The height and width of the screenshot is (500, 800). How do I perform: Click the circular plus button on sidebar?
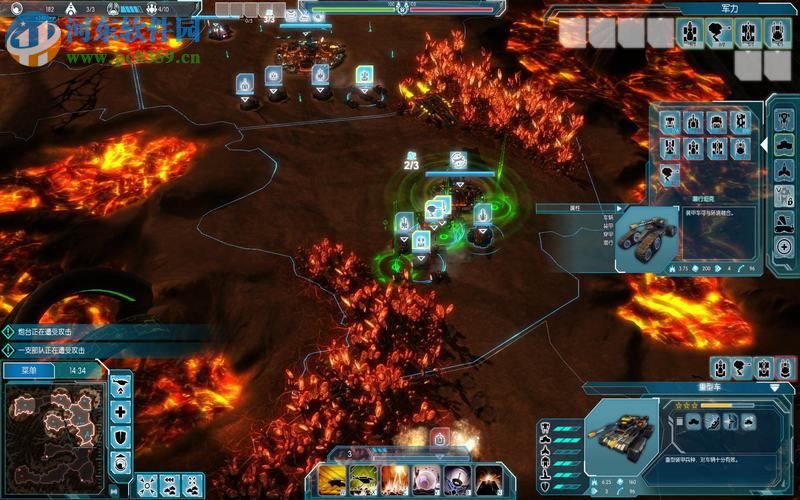pos(785,246)
